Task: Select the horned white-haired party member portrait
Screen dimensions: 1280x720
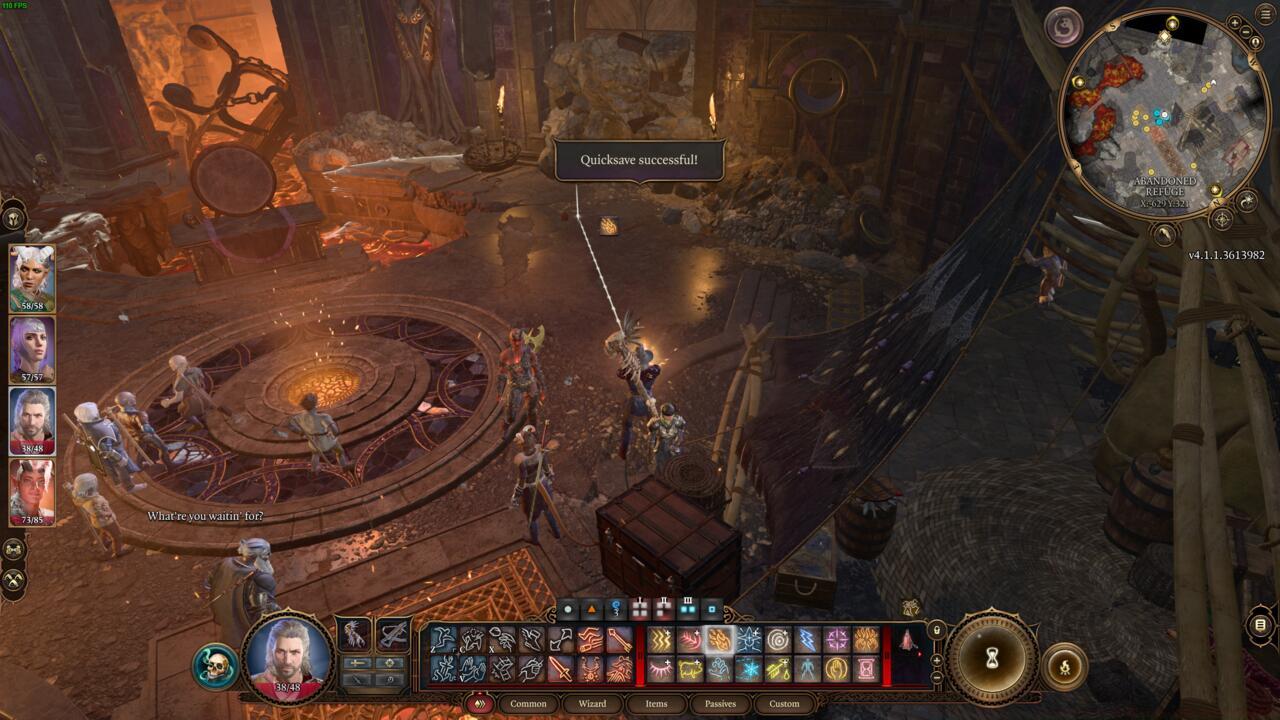Action: pos(32,275)
